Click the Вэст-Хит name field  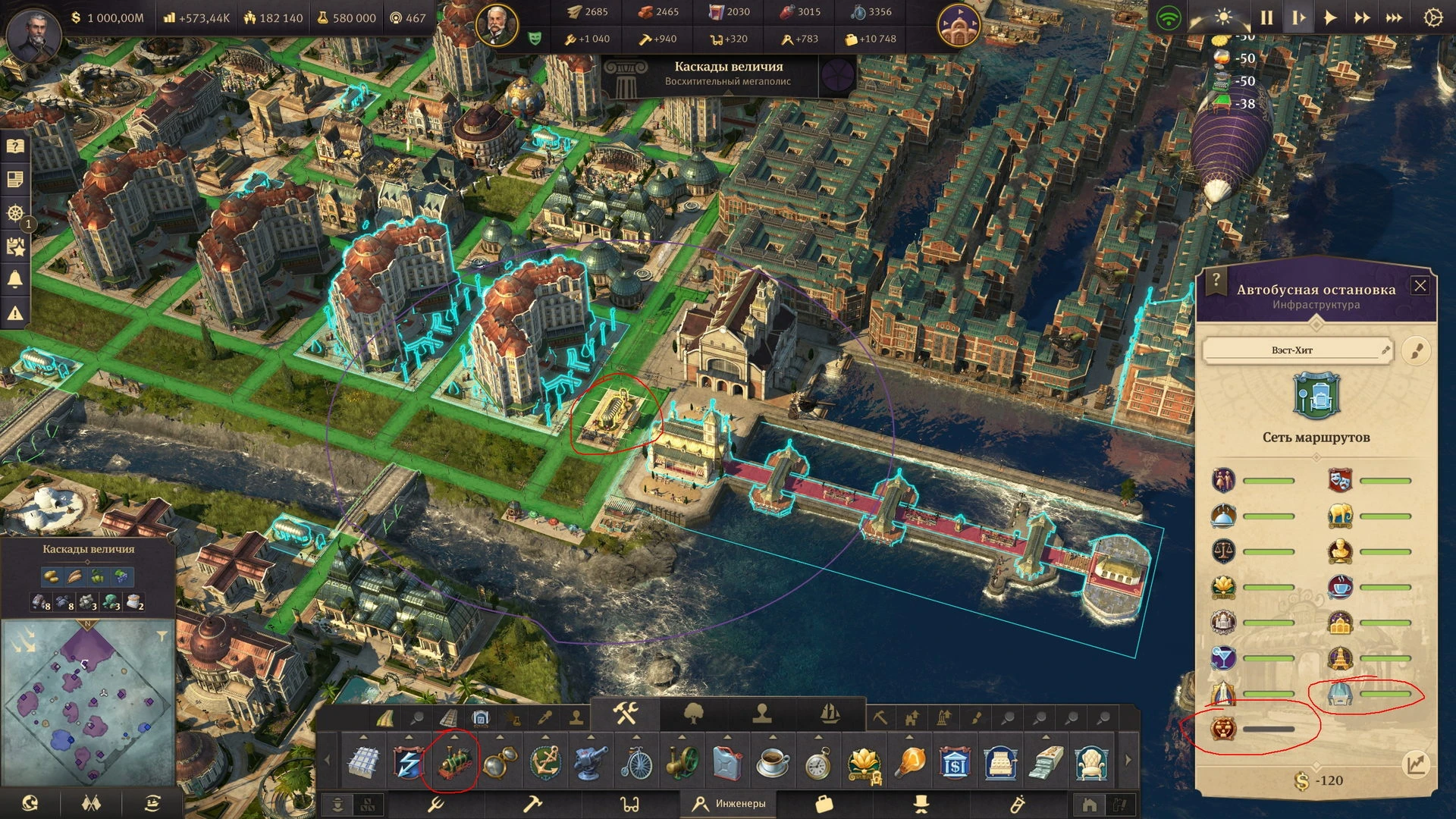click(x=1292, y=350)
